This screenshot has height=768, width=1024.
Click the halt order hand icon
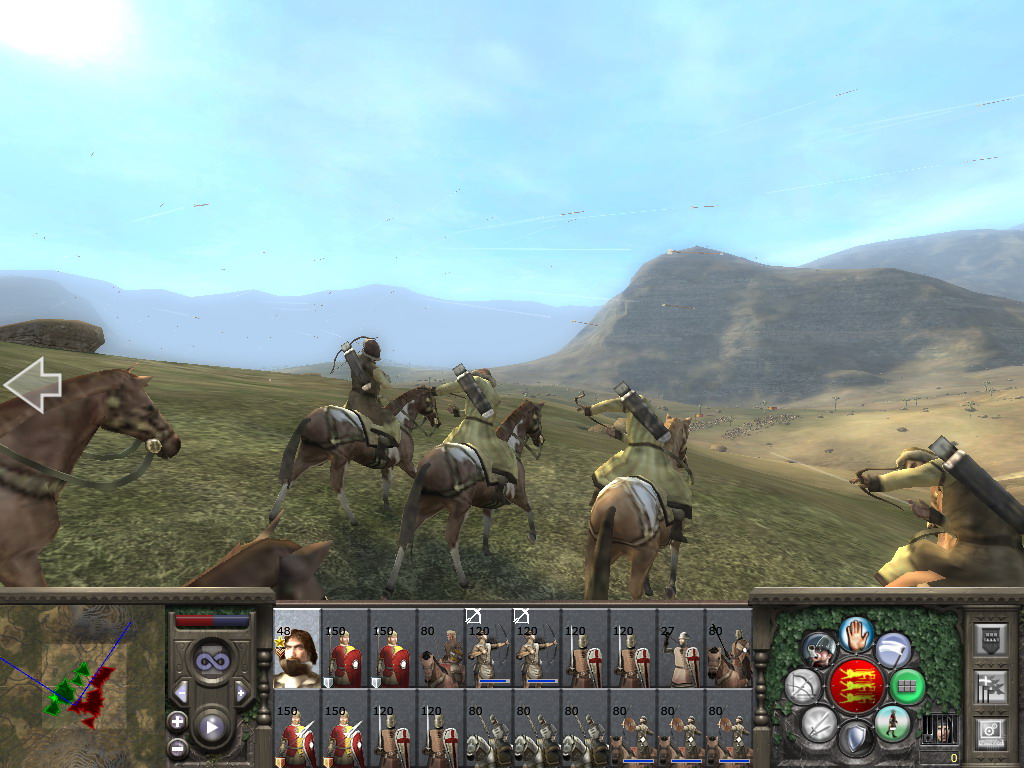(x=856, y=633)
